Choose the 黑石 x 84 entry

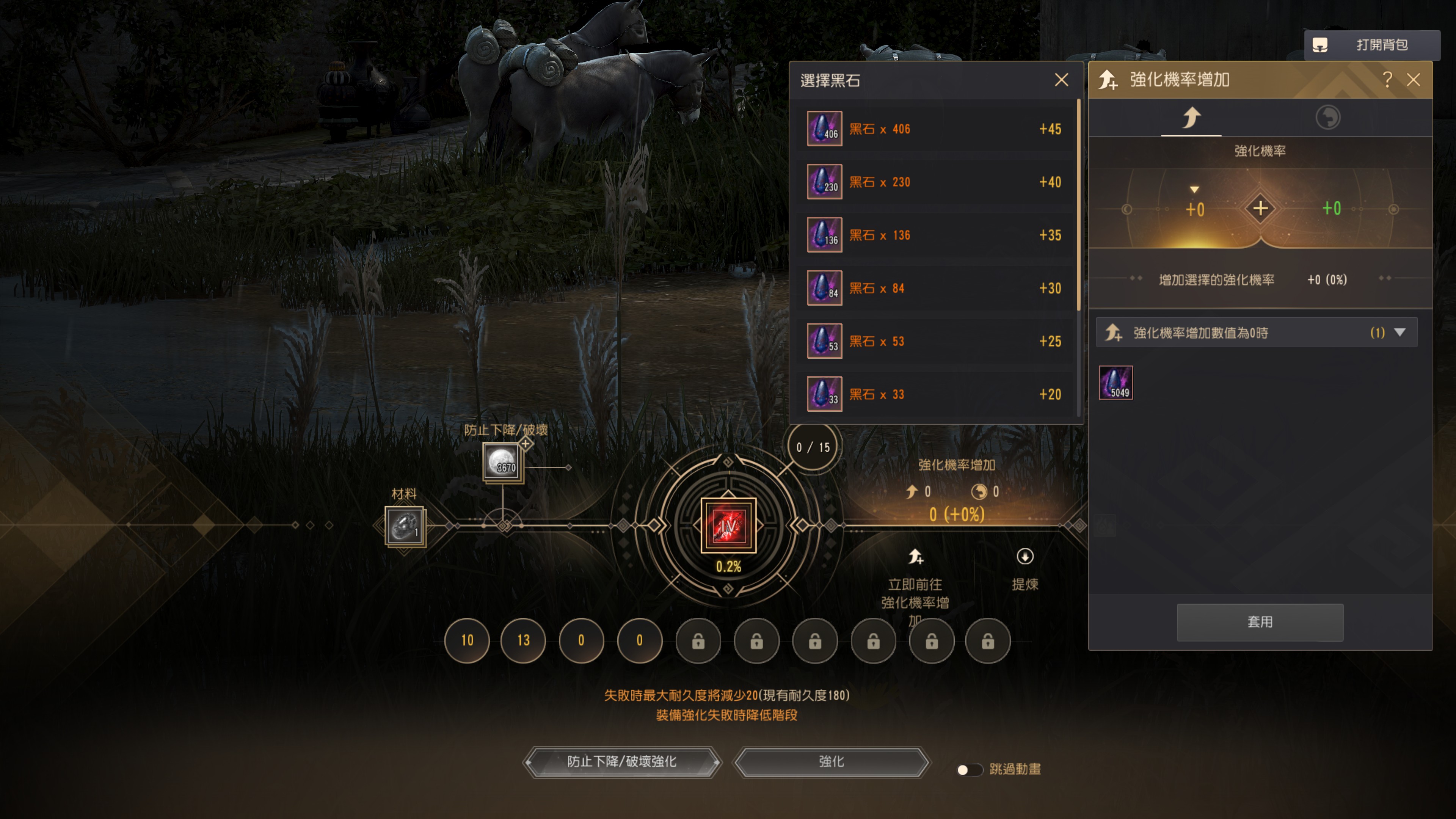click(x=935, y=288)
